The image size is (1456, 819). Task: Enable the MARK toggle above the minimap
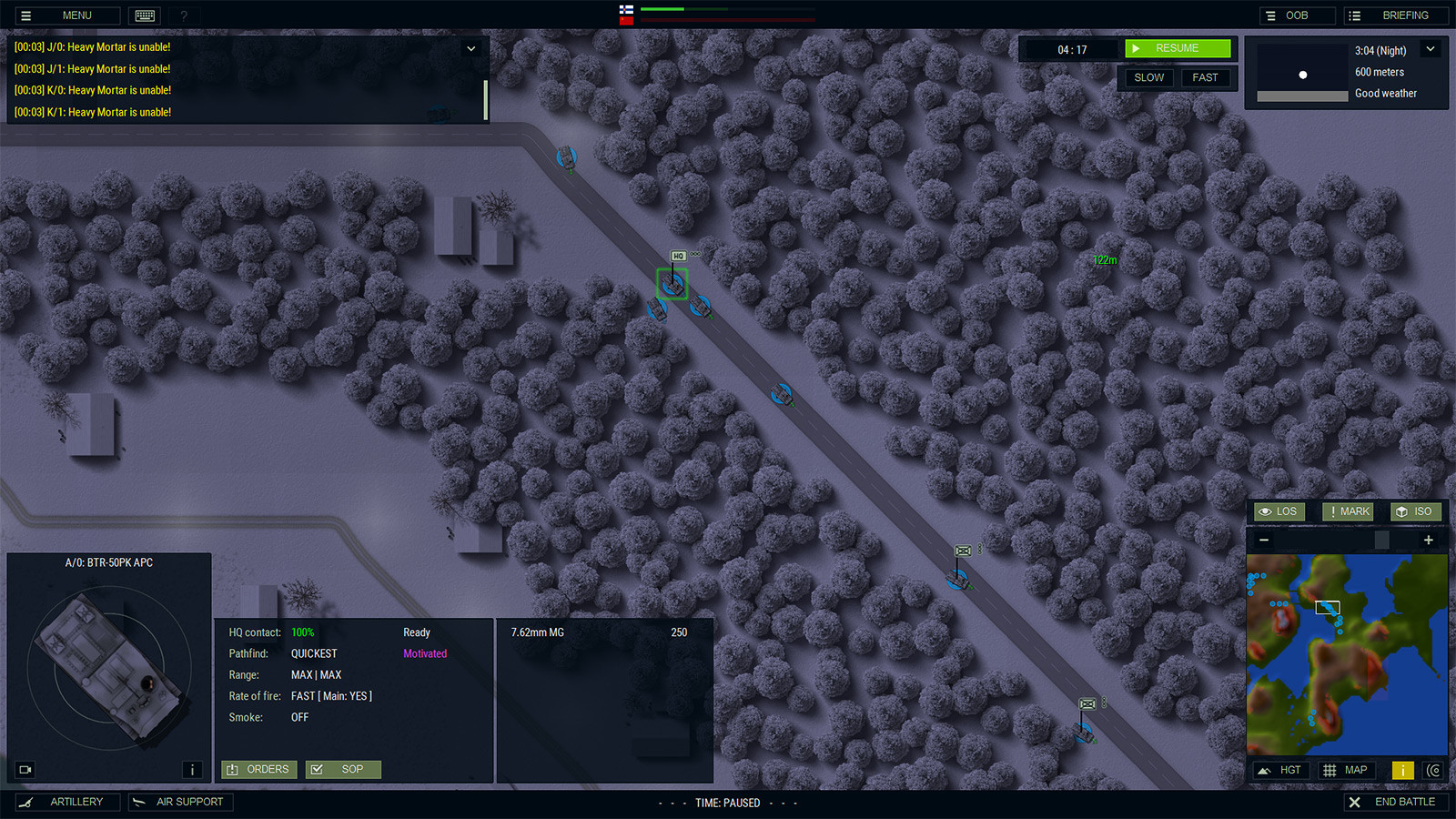point(1347,511)
